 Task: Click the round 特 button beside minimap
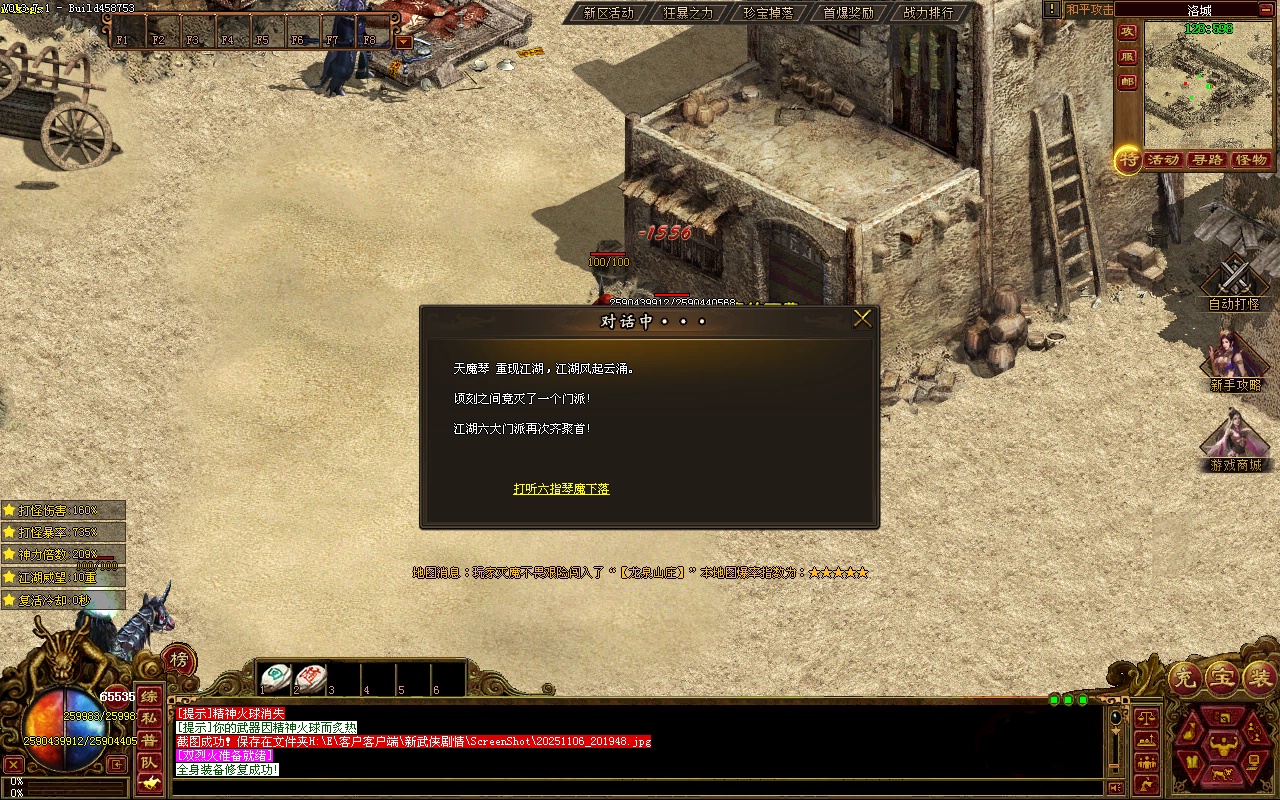[x=1128, y=160]
